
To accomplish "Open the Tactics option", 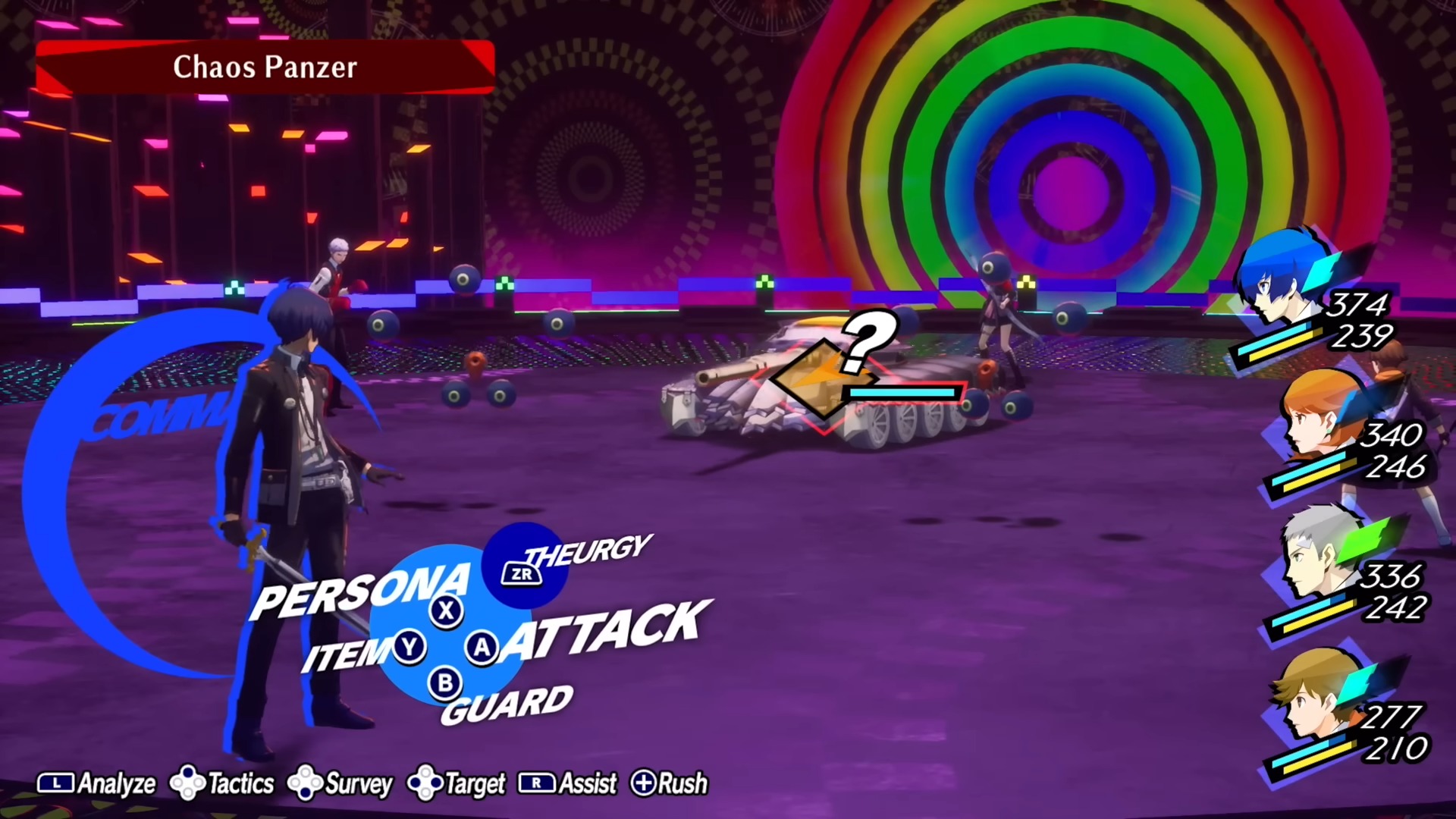I will point(222,783).
